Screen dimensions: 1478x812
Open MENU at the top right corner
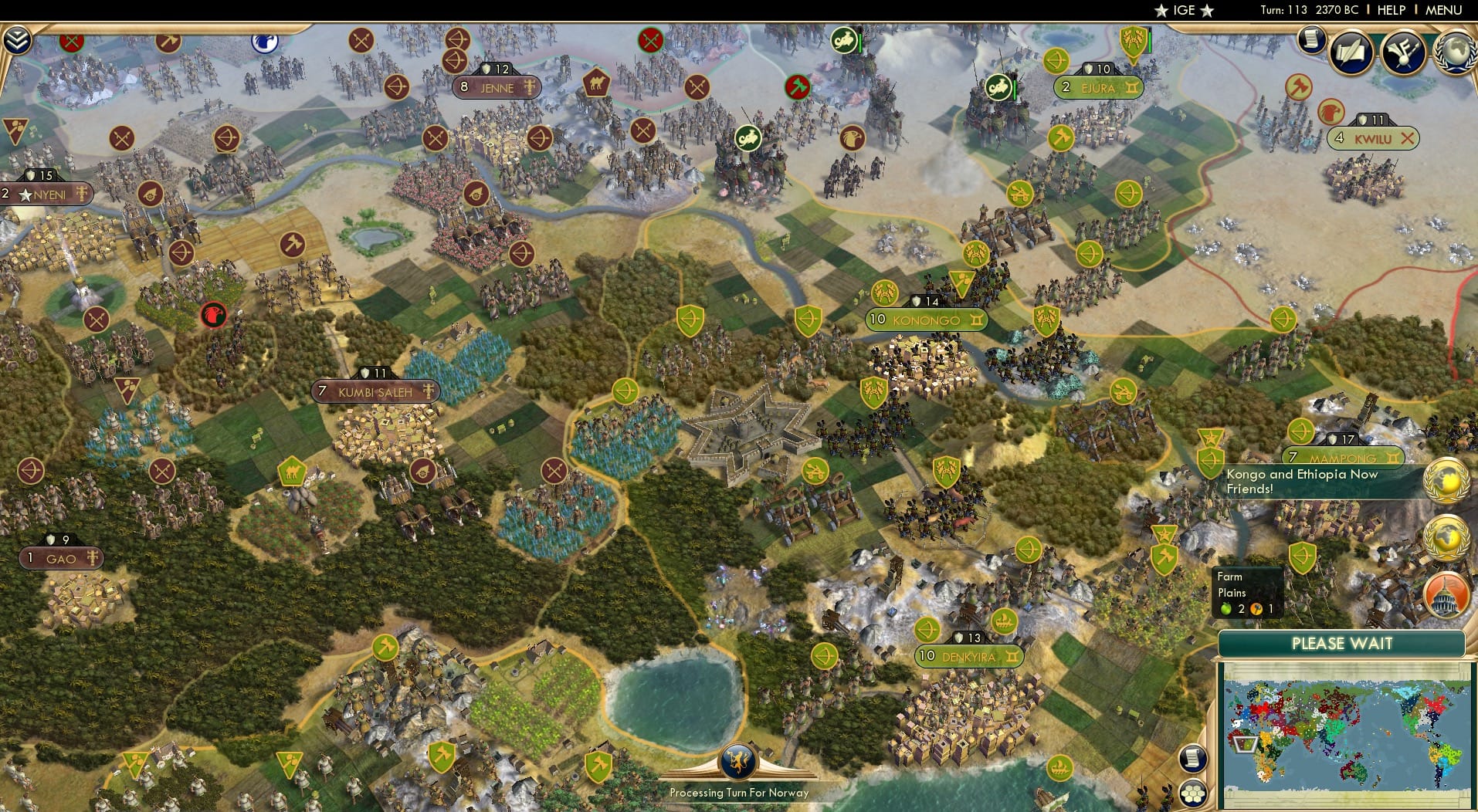1445,10
